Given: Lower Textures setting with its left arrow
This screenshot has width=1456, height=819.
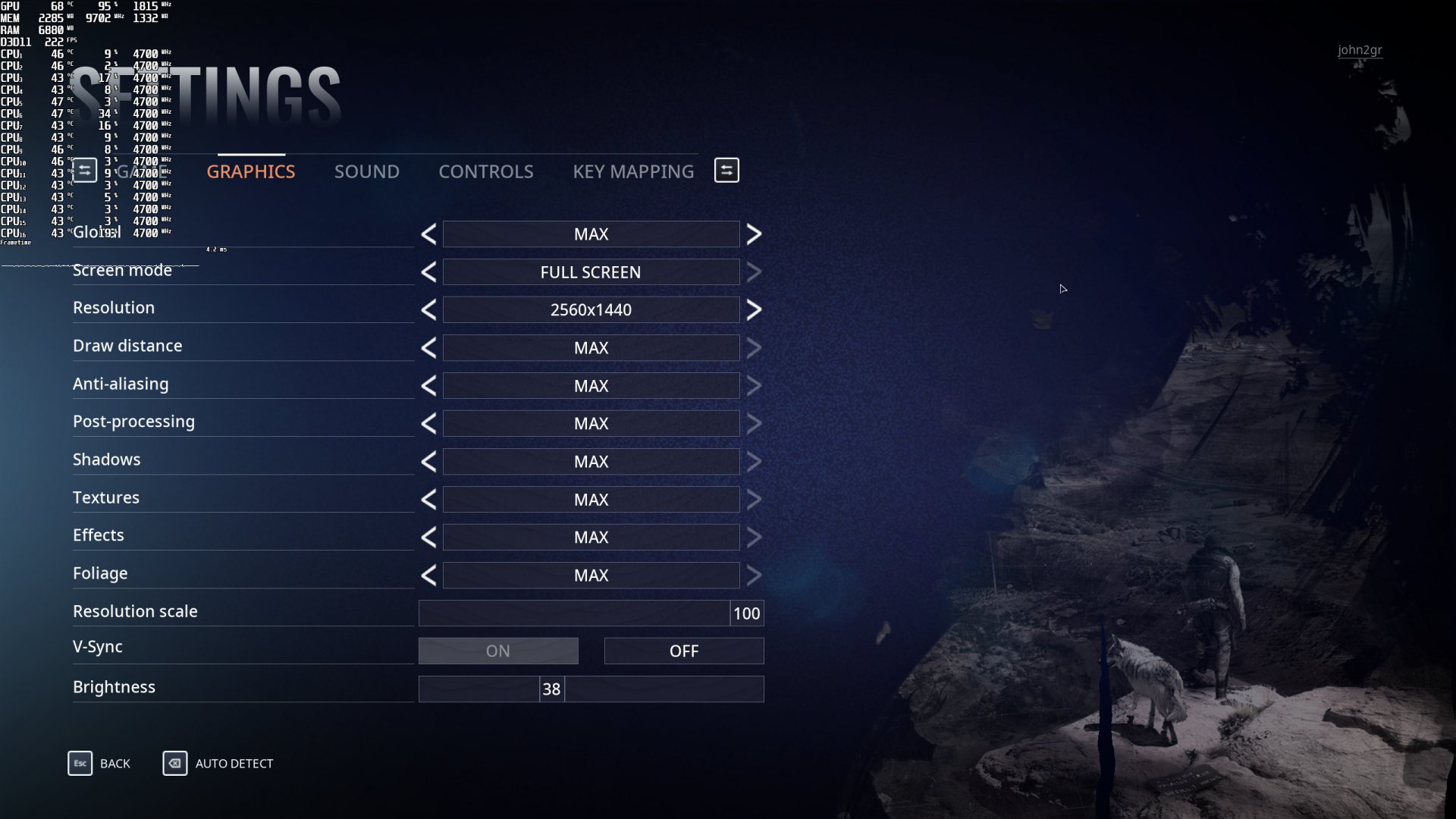Looking at the screenshot, I should point(428,499).
